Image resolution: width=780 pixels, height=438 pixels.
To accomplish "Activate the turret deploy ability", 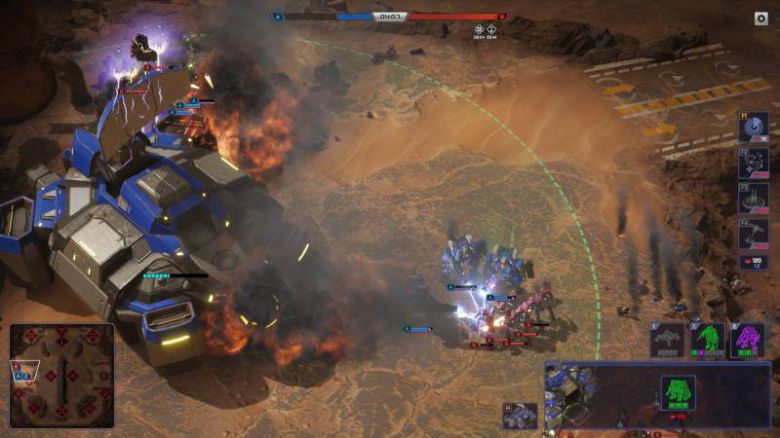I will coord(754,197).
